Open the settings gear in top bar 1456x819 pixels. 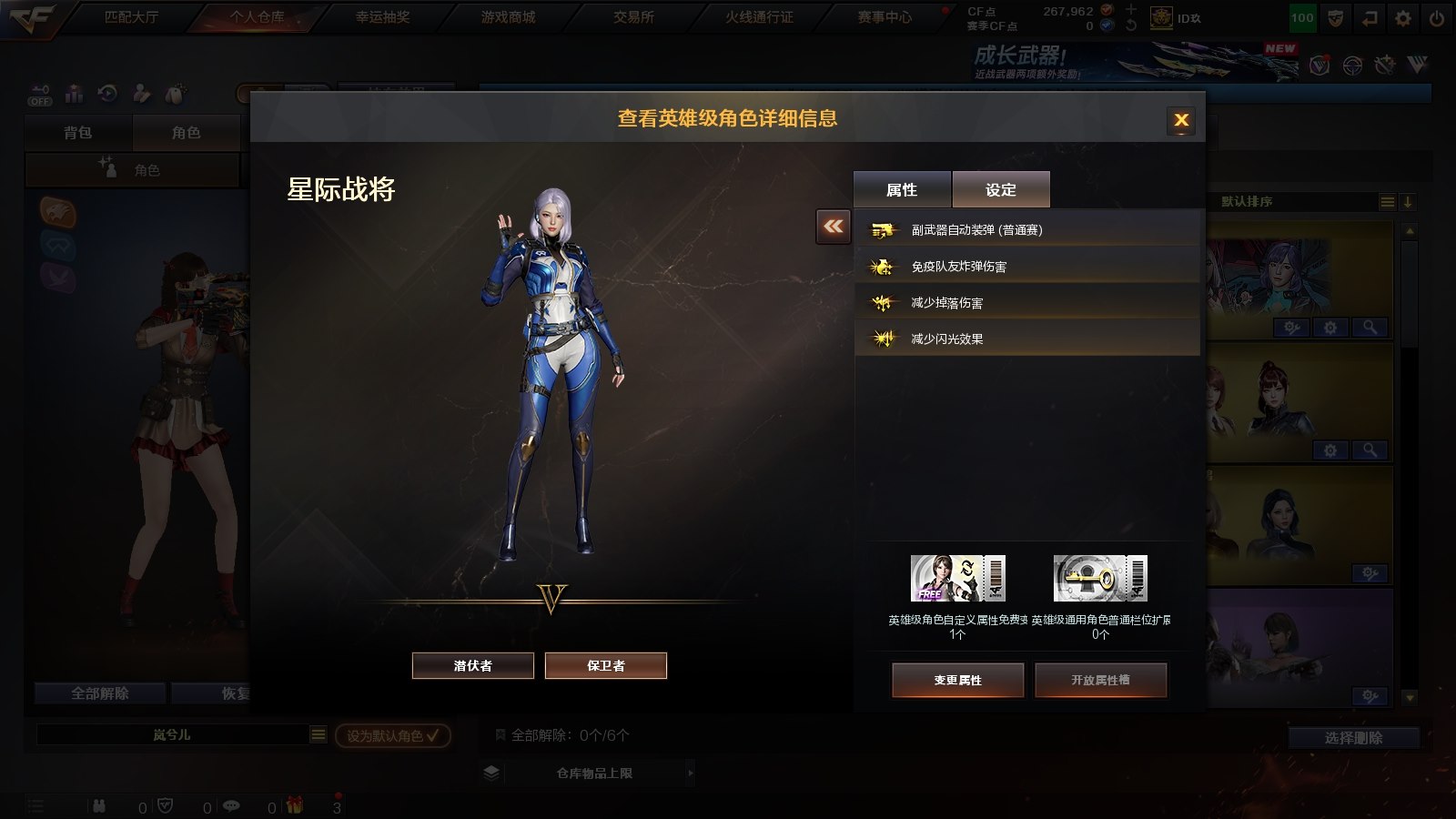point(1403,18)
